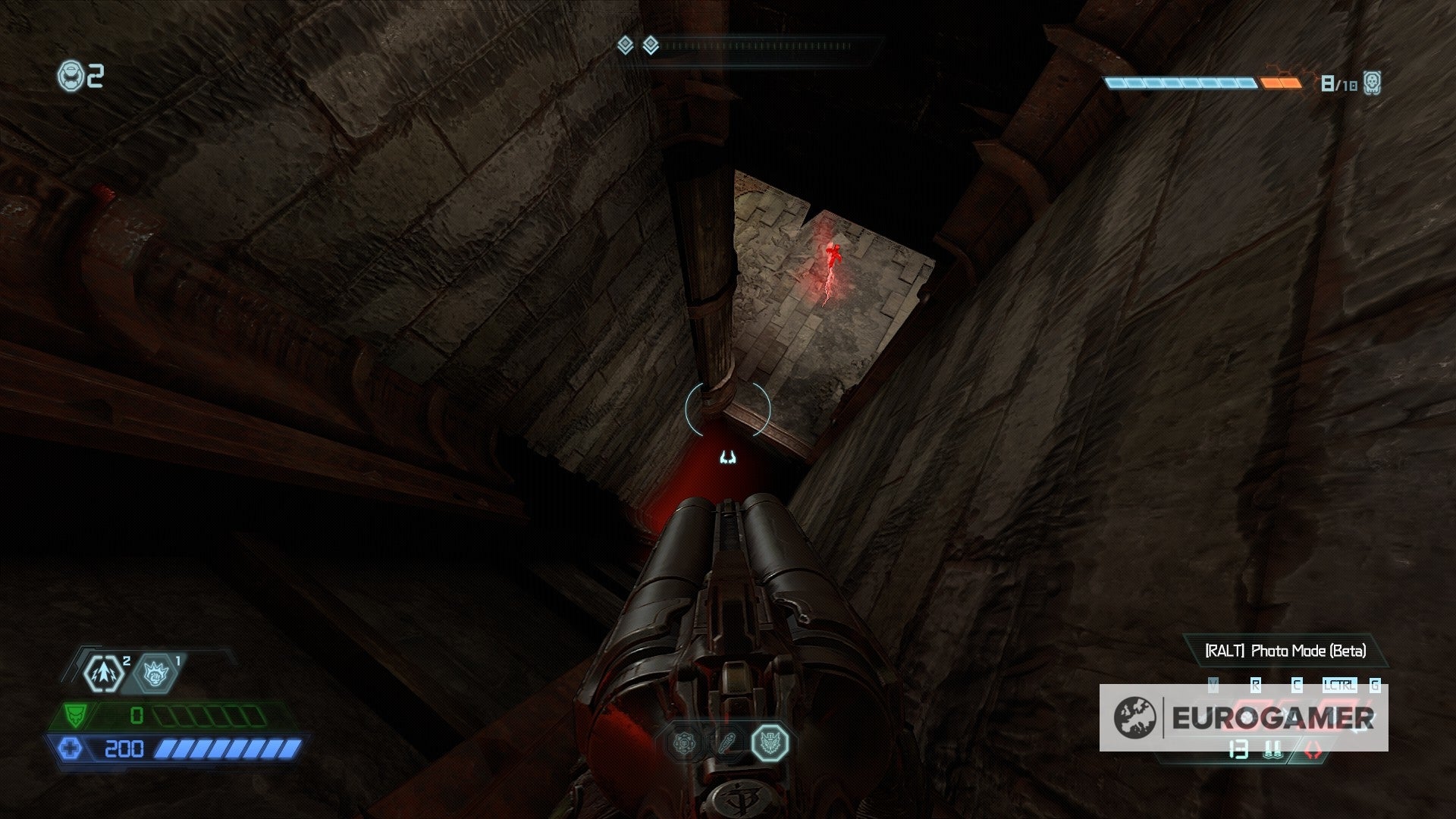Select the C keybind chip
Viewport: 1456px width, 819px height.
click(1296, 684)
